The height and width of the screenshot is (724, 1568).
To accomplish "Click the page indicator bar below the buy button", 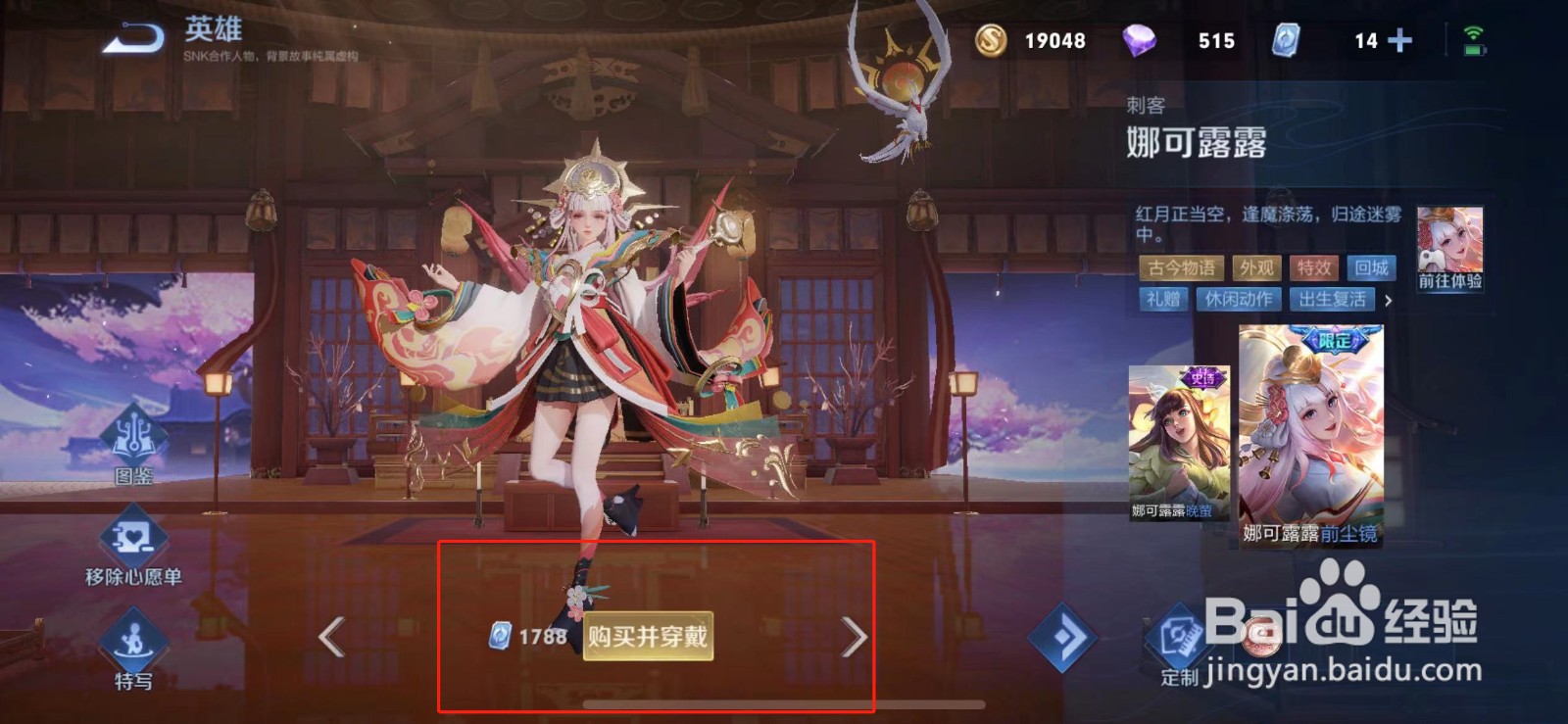I will (784, 702).
